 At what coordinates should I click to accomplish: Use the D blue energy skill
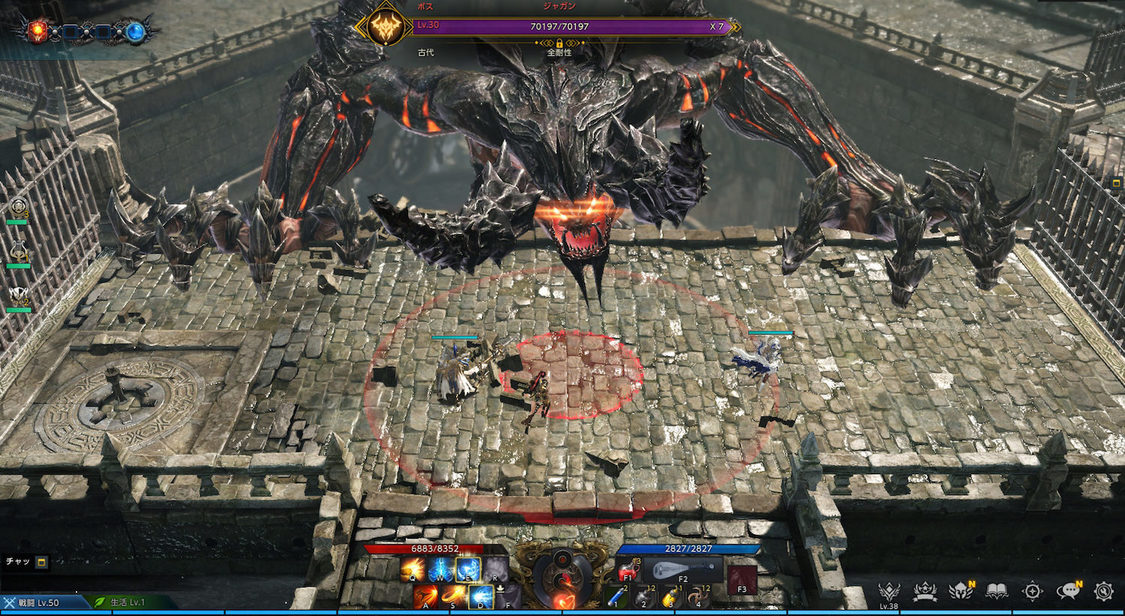click(x=481, y=597)
